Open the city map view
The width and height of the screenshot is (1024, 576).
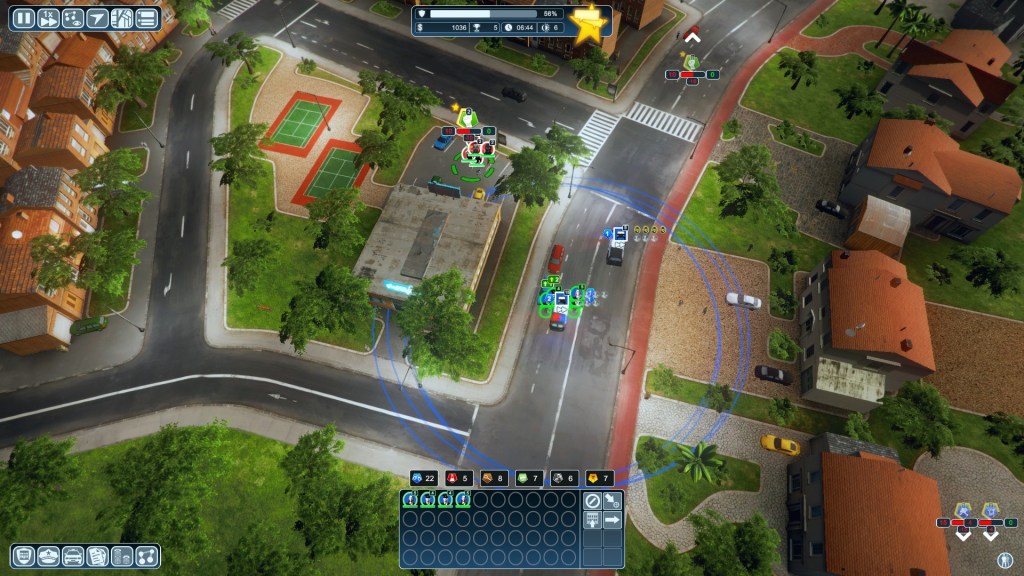point(122,18)
